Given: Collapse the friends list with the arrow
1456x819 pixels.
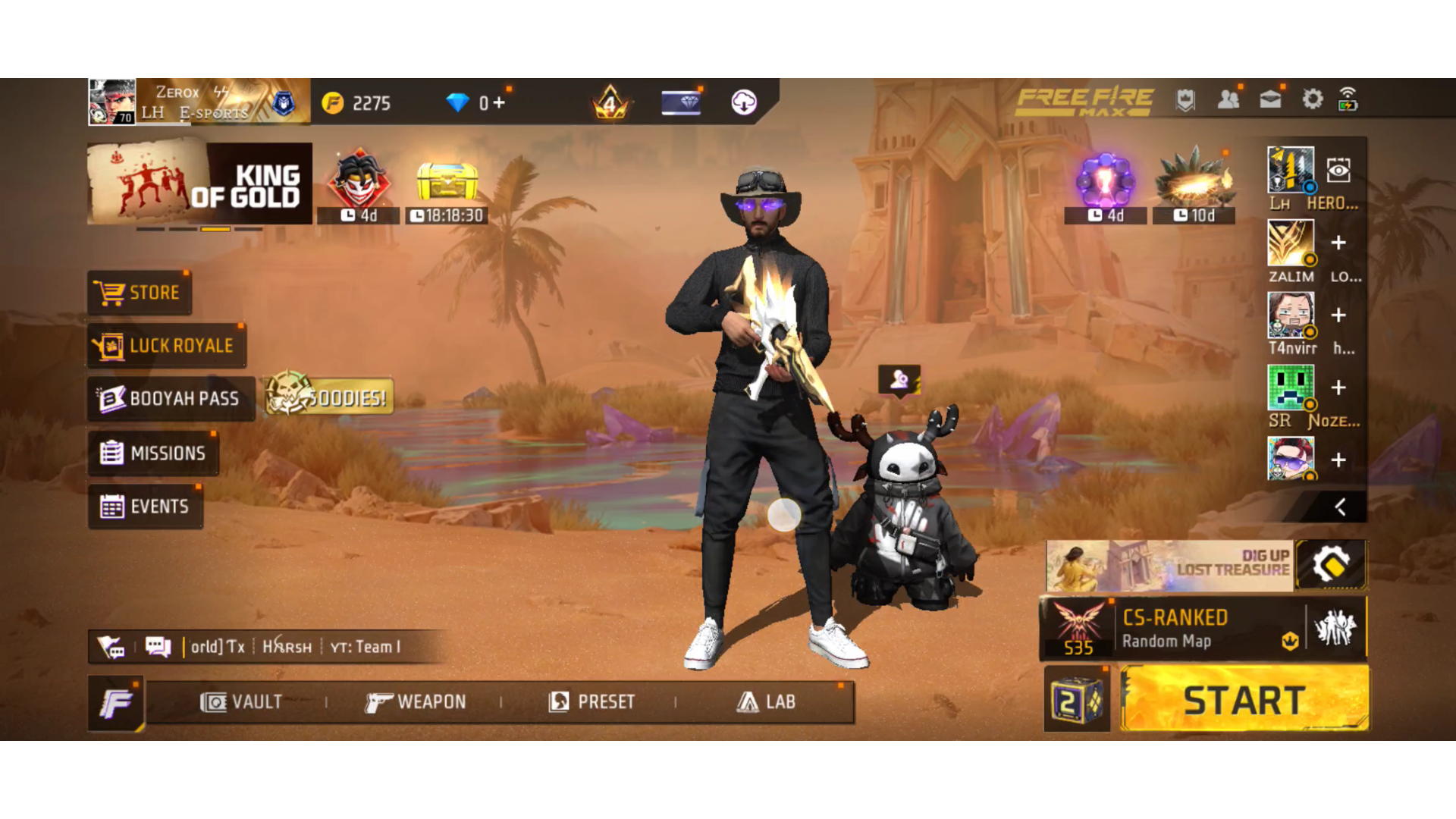Looking at the screenshot, I should pos(1340,507).
